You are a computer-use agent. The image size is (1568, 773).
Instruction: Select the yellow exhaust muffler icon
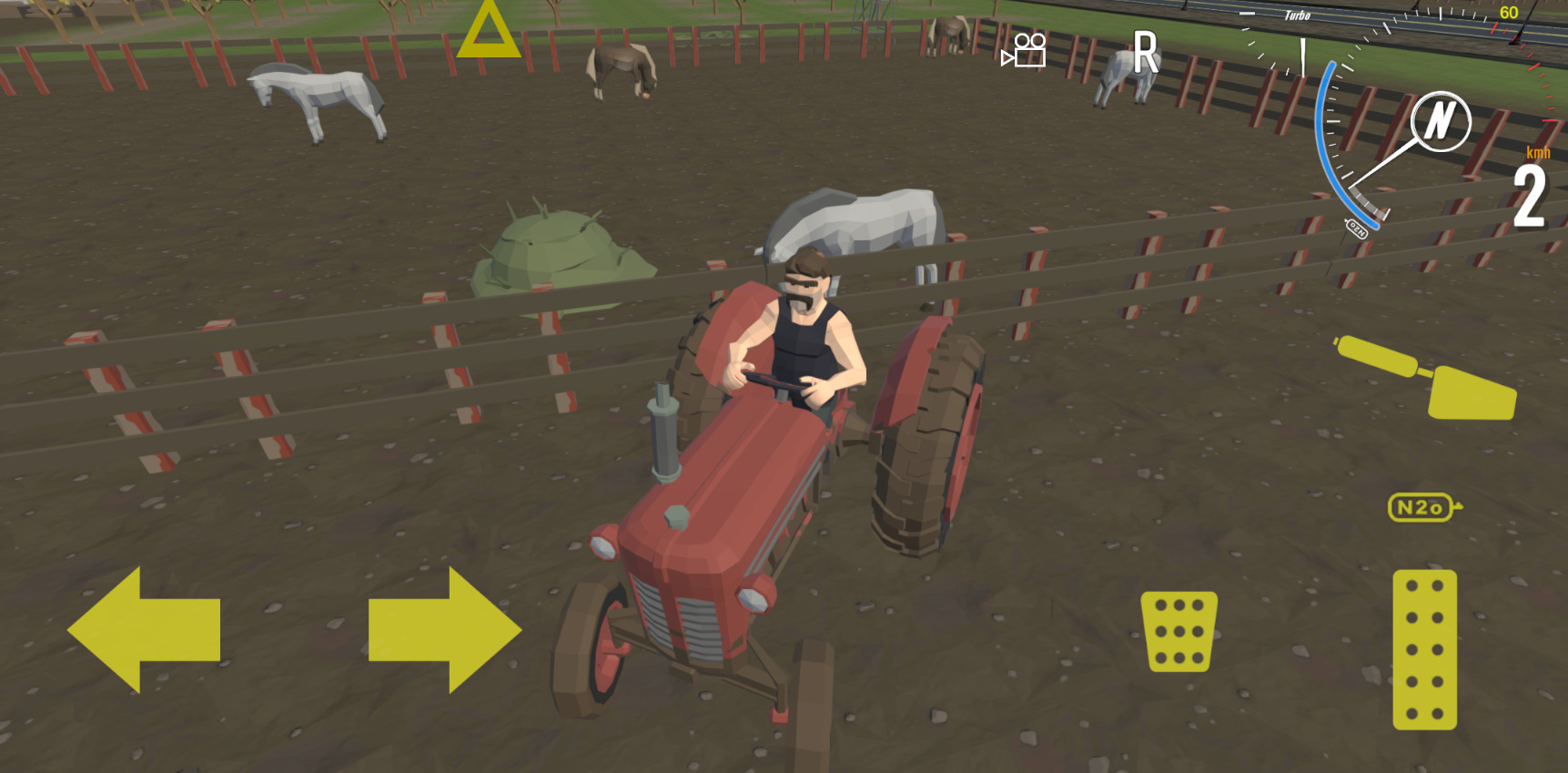(1422, 376)
